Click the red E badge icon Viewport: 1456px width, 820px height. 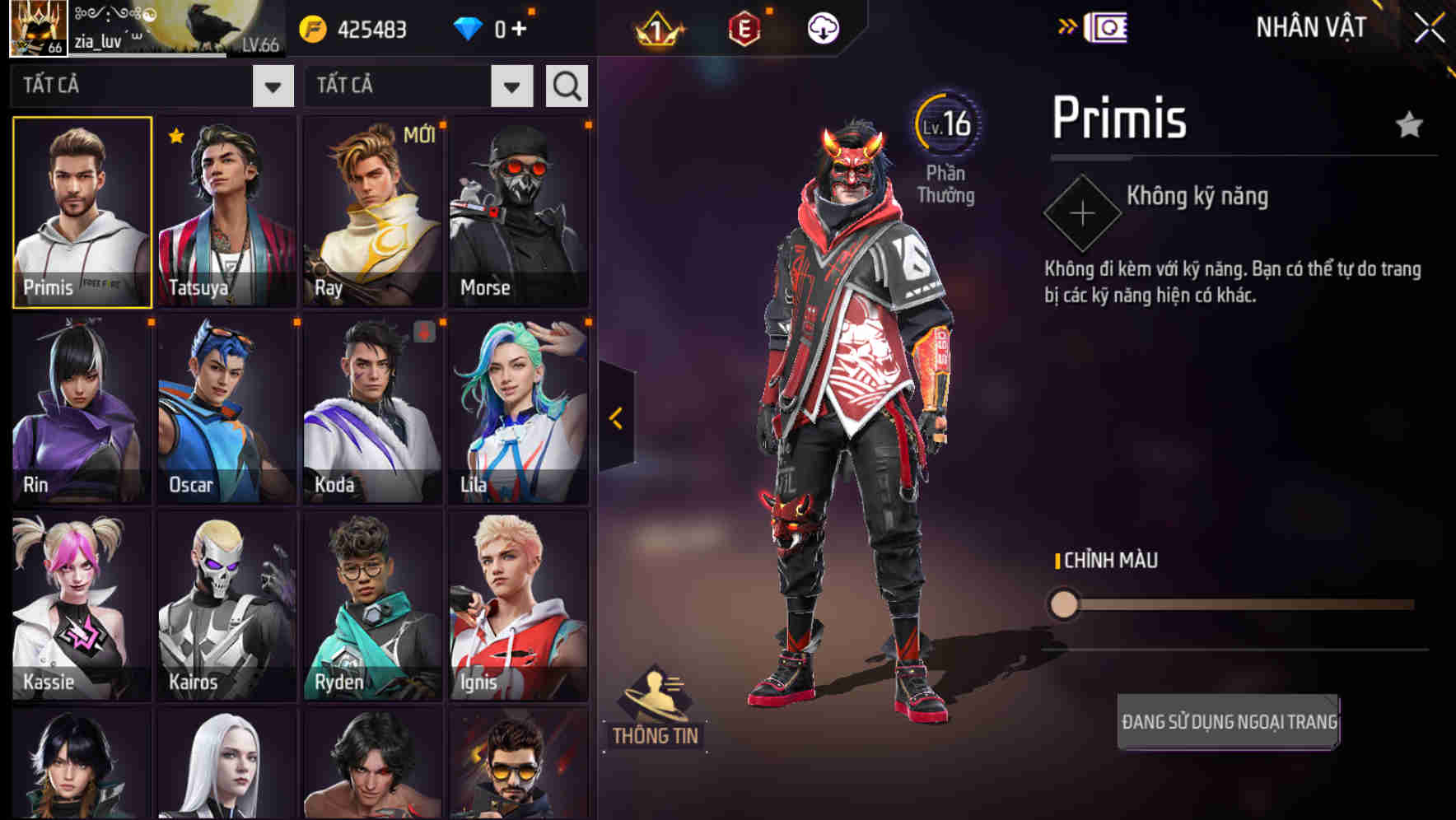click(x=742, y=26)
